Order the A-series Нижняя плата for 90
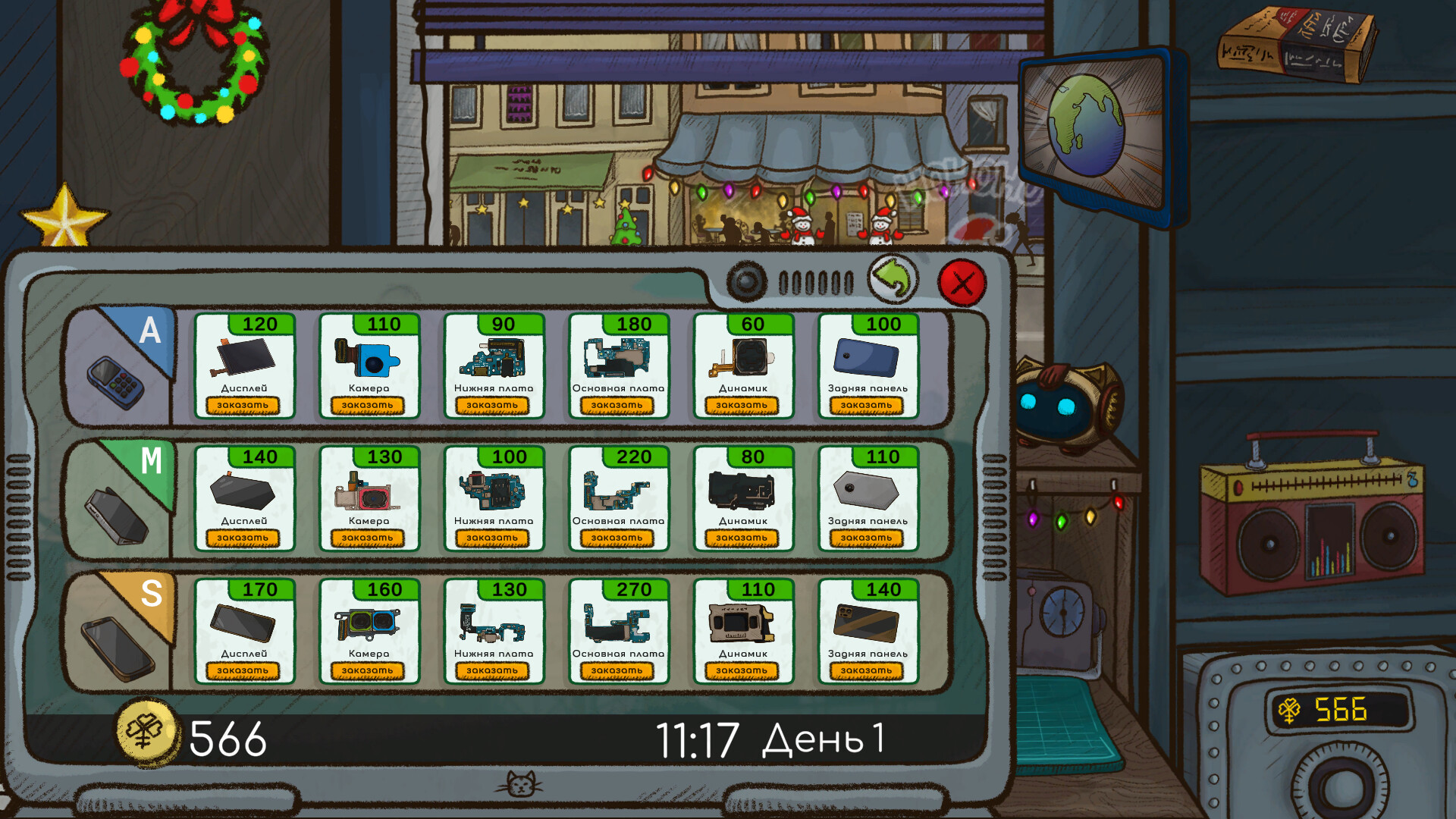 point(494,404)
